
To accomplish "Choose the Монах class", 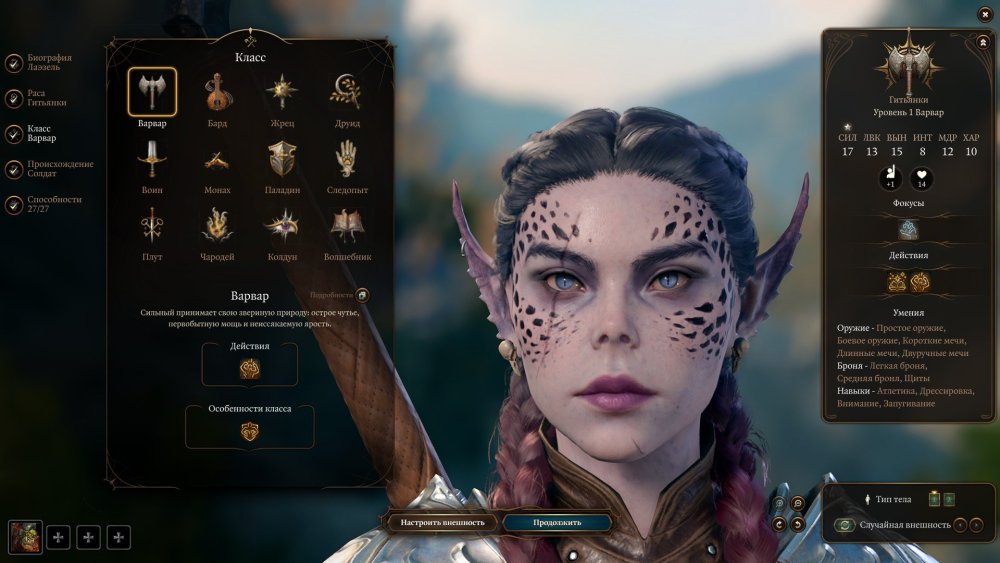I will coord(217,159).
